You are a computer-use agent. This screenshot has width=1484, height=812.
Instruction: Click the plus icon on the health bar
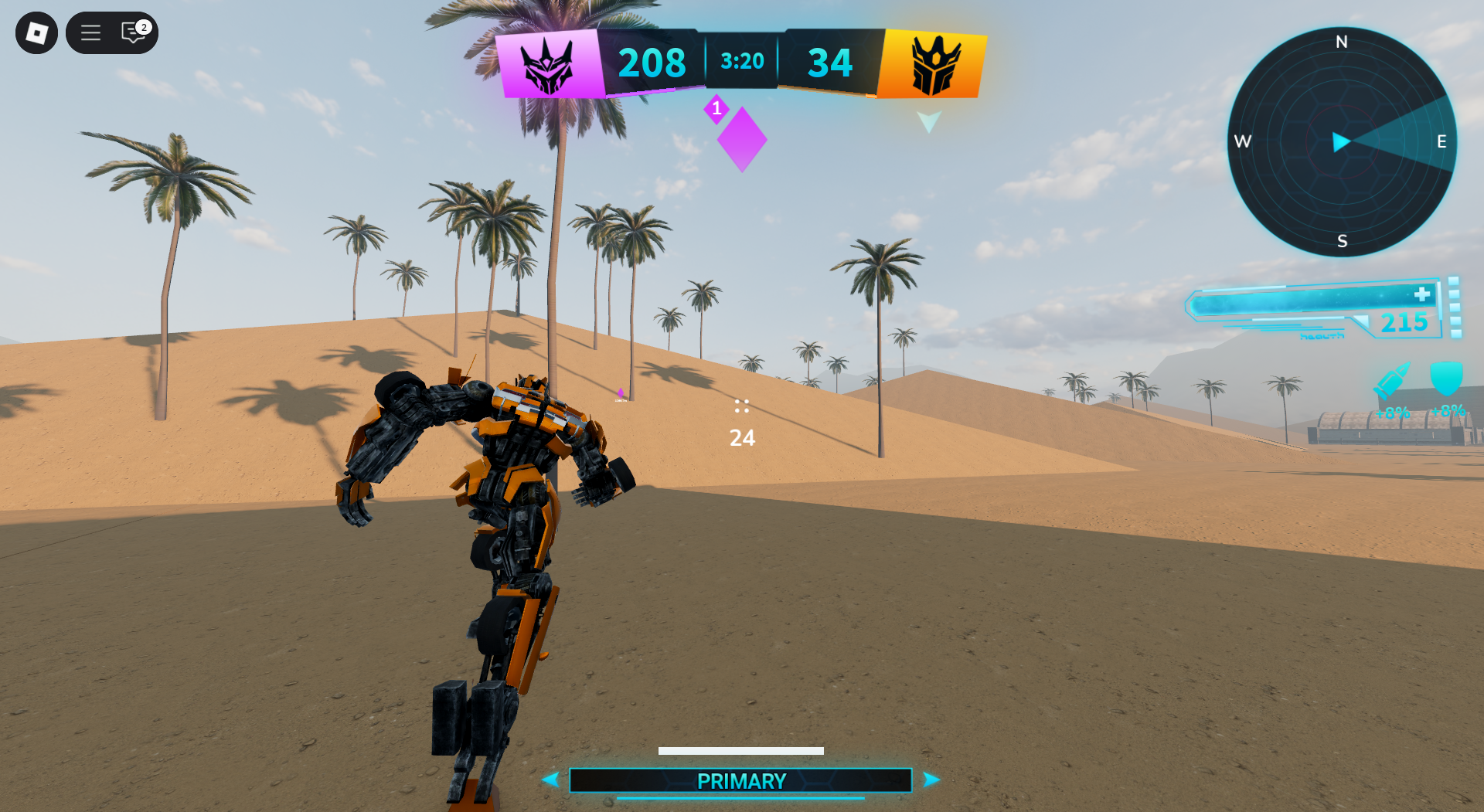1421,294
